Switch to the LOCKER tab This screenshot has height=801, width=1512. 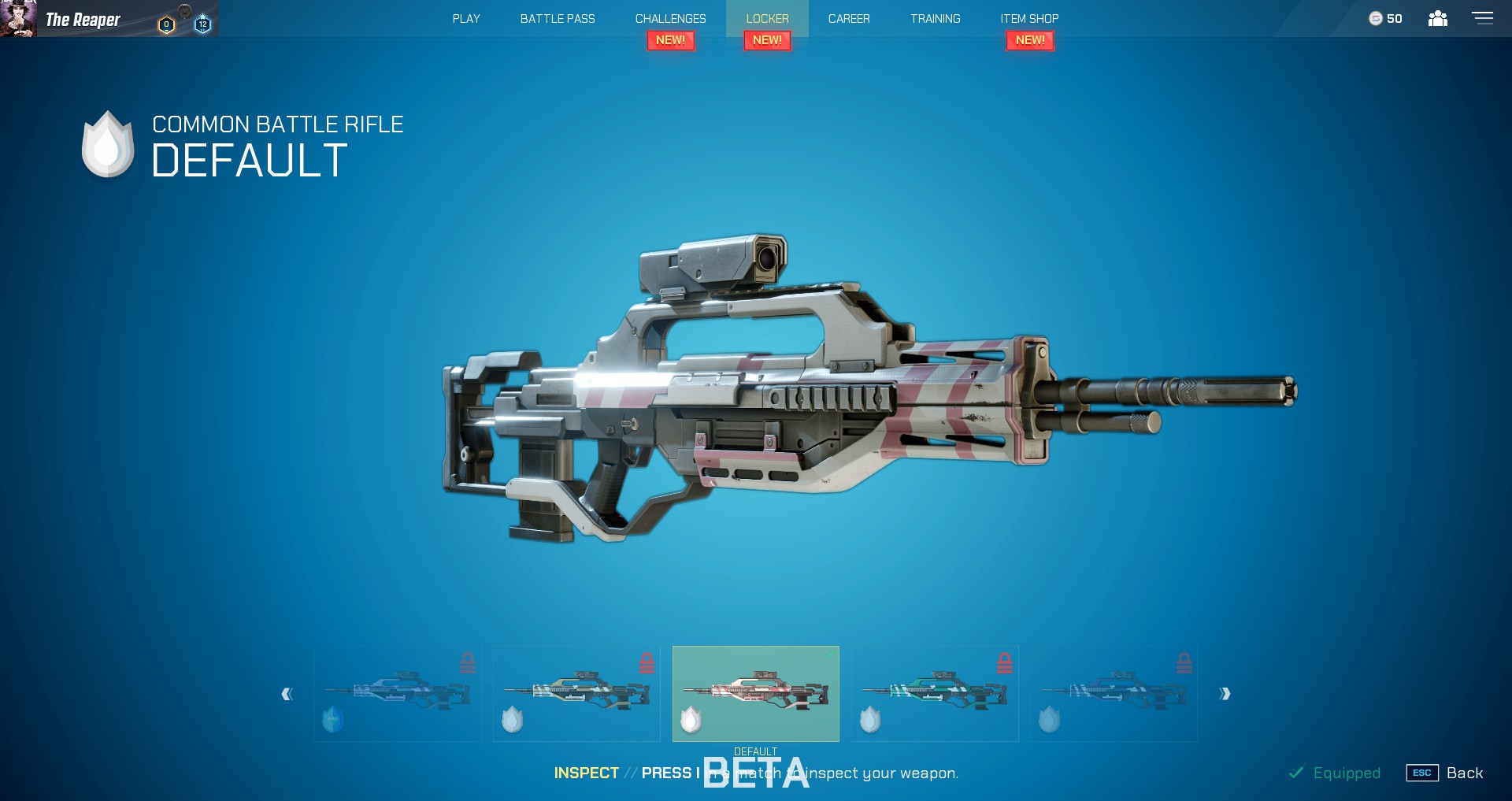point(767,18)
